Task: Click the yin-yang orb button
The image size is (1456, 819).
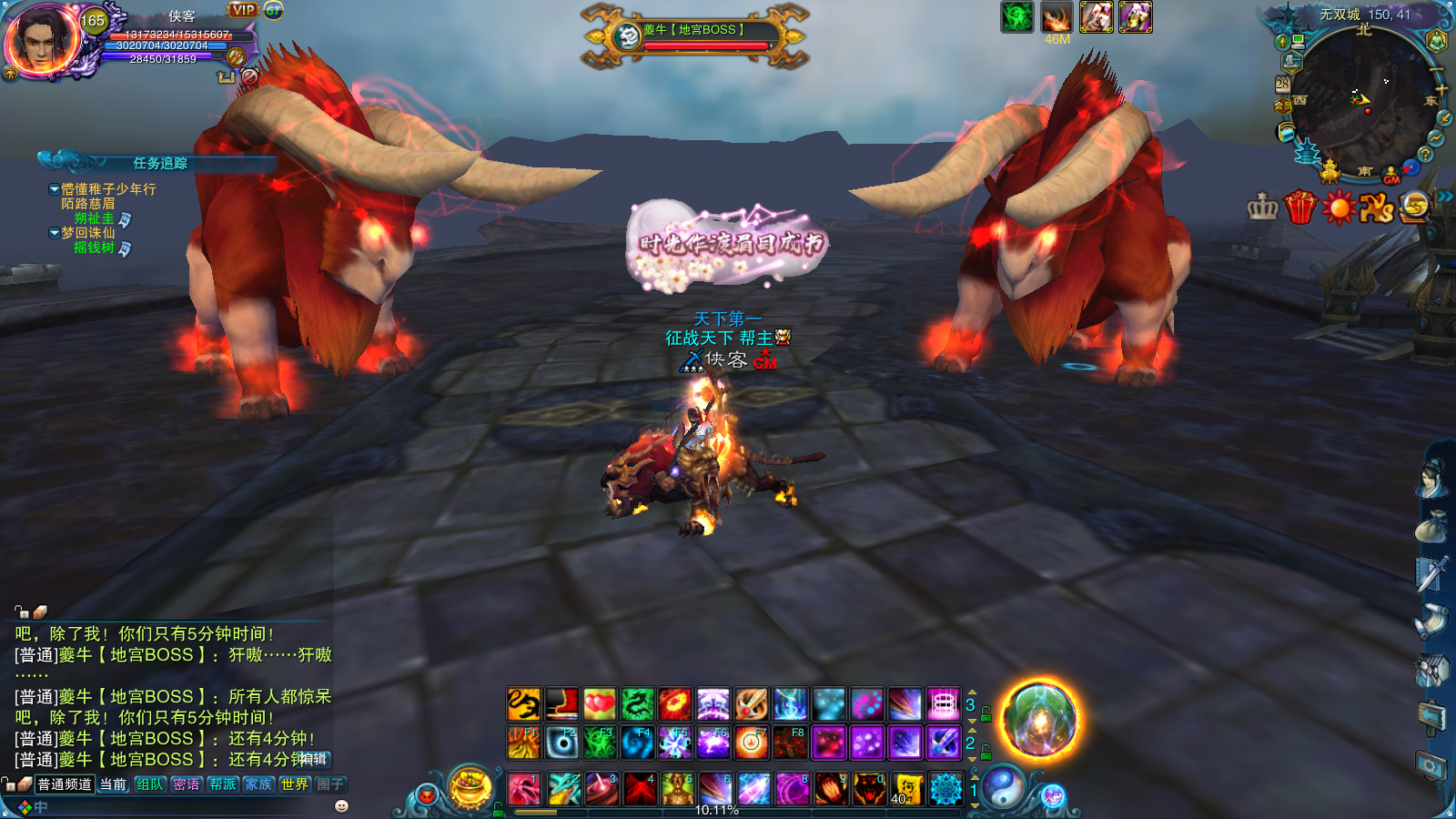Action: [x=1003, y=786]
